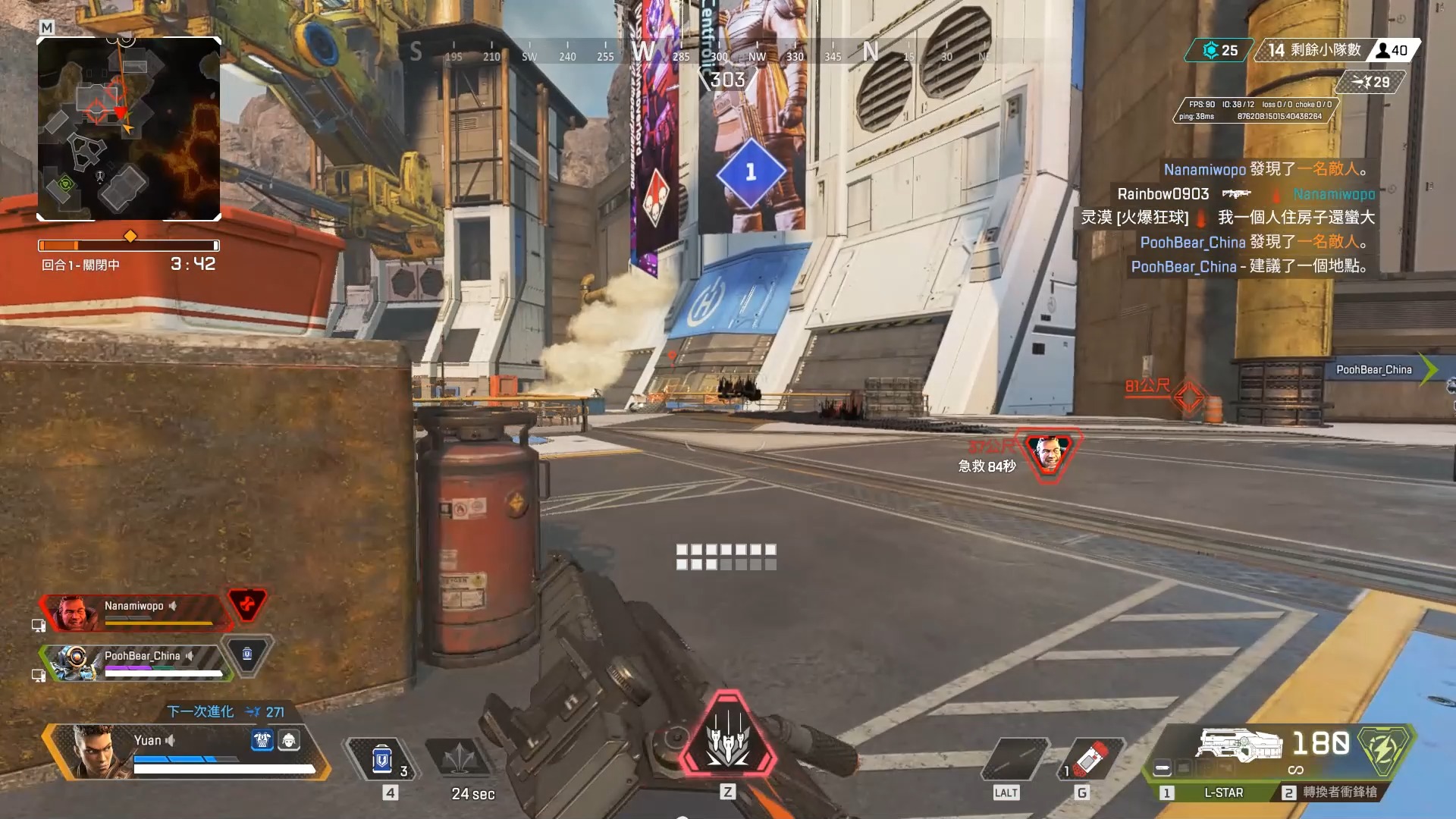Screen dimensions: 1456x819
Task: Open the minimap in the corner
Action: (x=129, y=129)
